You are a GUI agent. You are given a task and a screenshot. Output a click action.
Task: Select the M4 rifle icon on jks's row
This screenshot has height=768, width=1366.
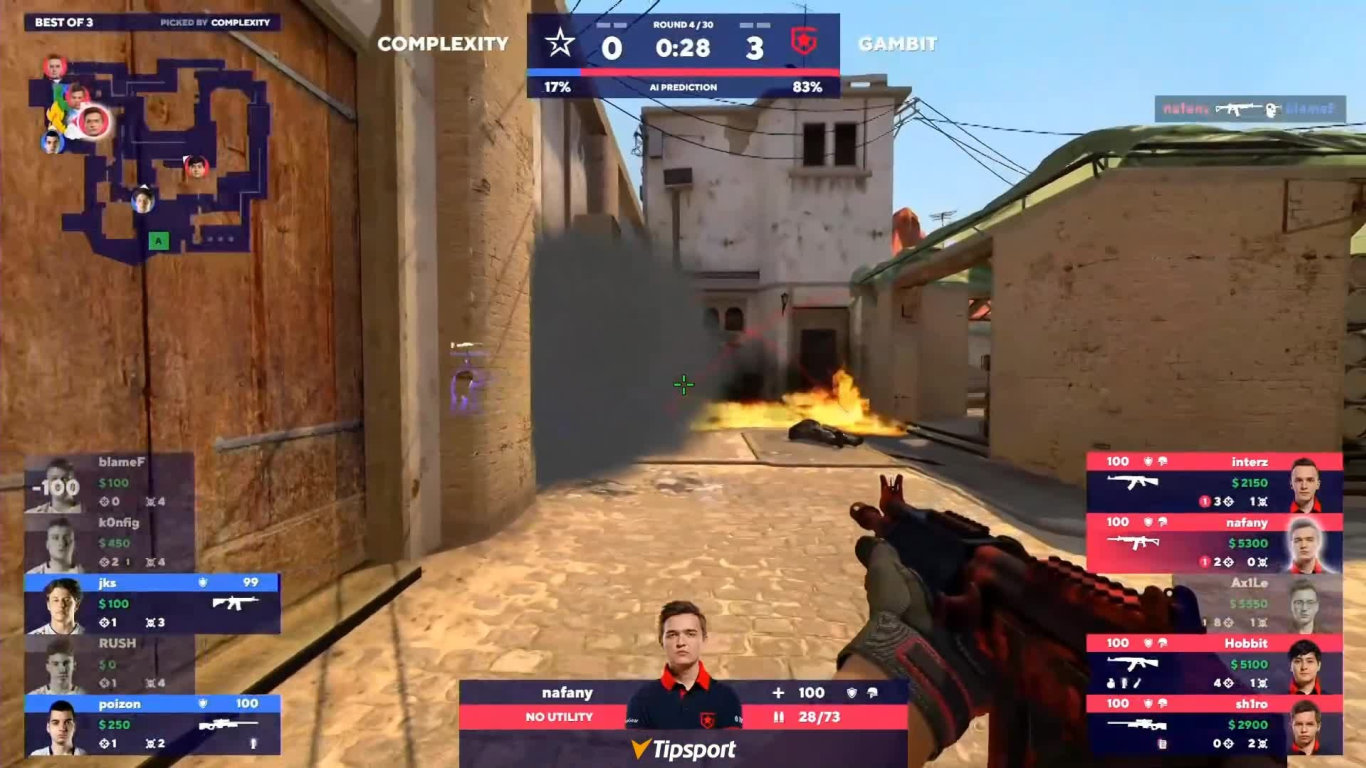236,603
